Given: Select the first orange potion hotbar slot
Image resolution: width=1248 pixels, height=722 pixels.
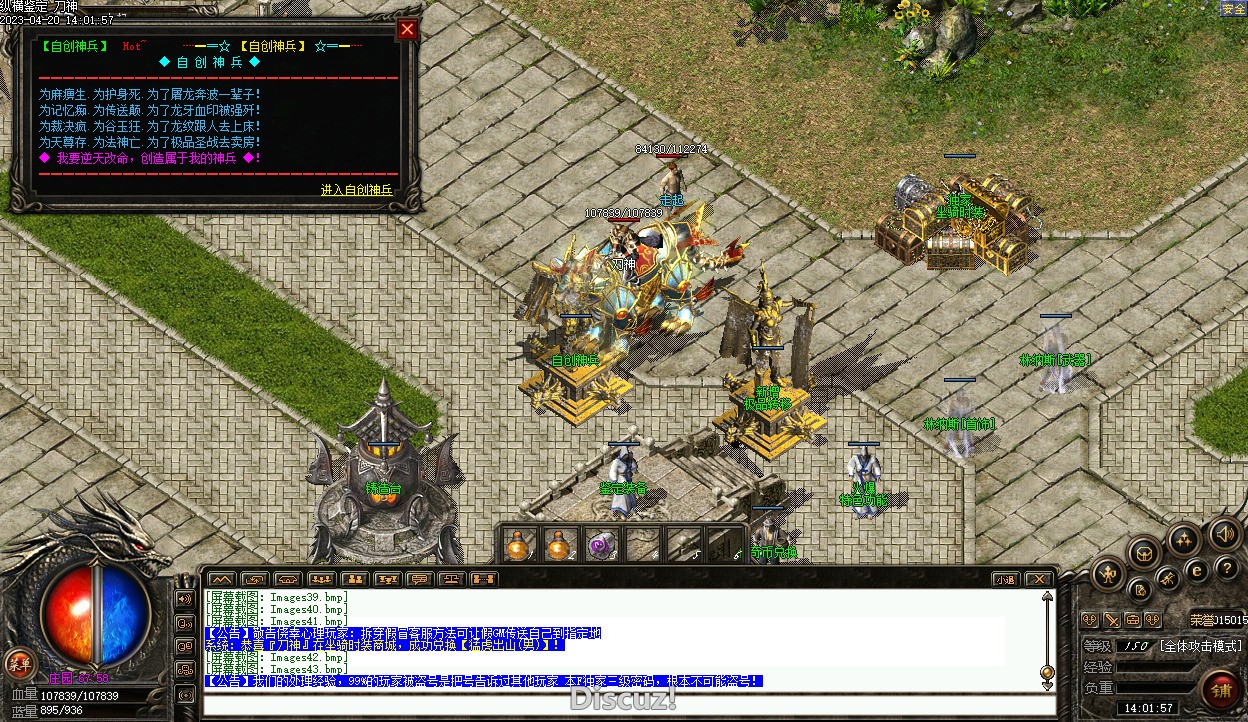Looking at the screenshot, I should coord(518,546).
